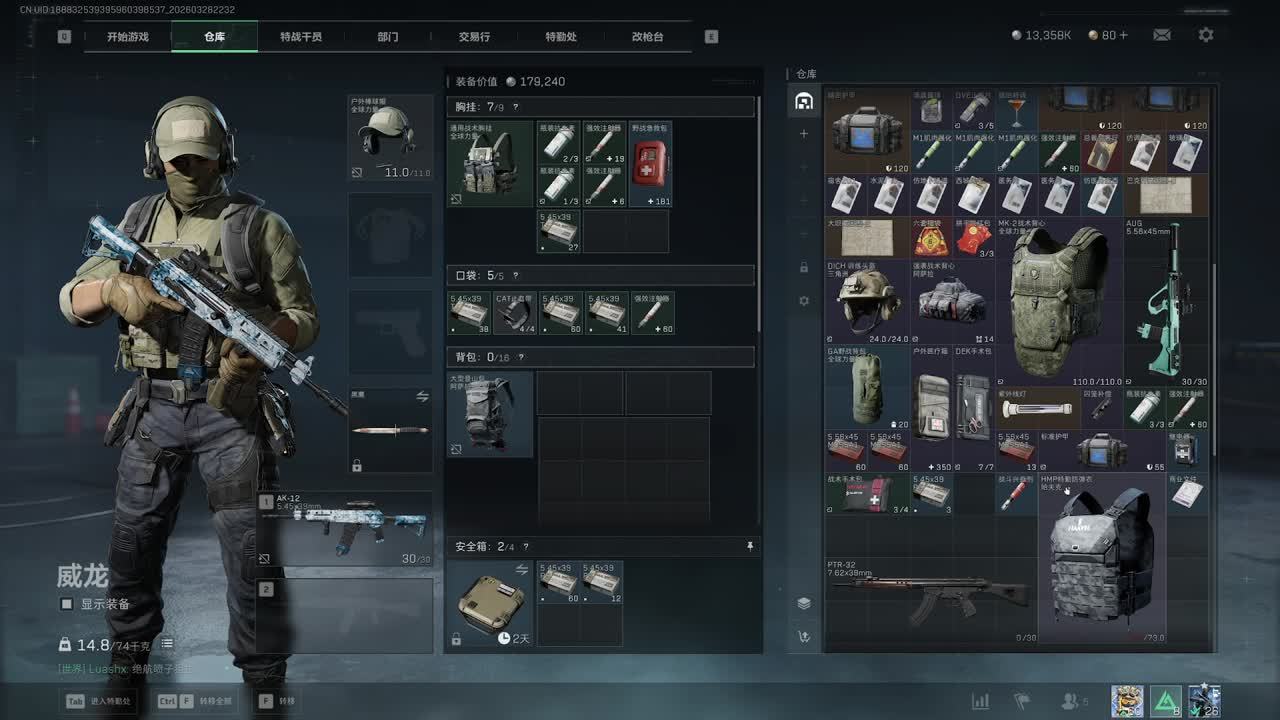
Task: Select the equipped mountaineering backpack
Action: coord(490,415)
